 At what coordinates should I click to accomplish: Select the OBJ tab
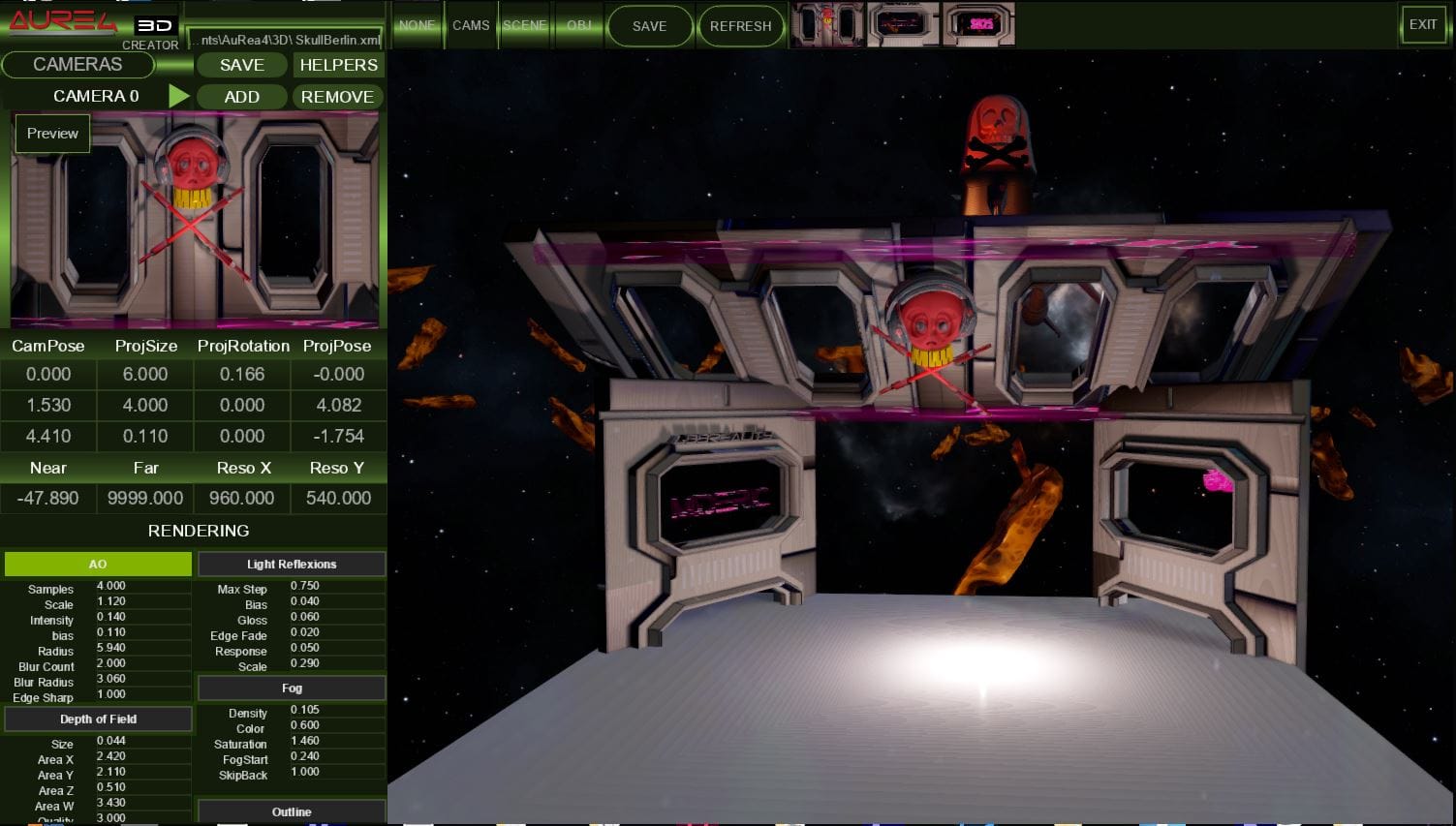pos(579,25)
